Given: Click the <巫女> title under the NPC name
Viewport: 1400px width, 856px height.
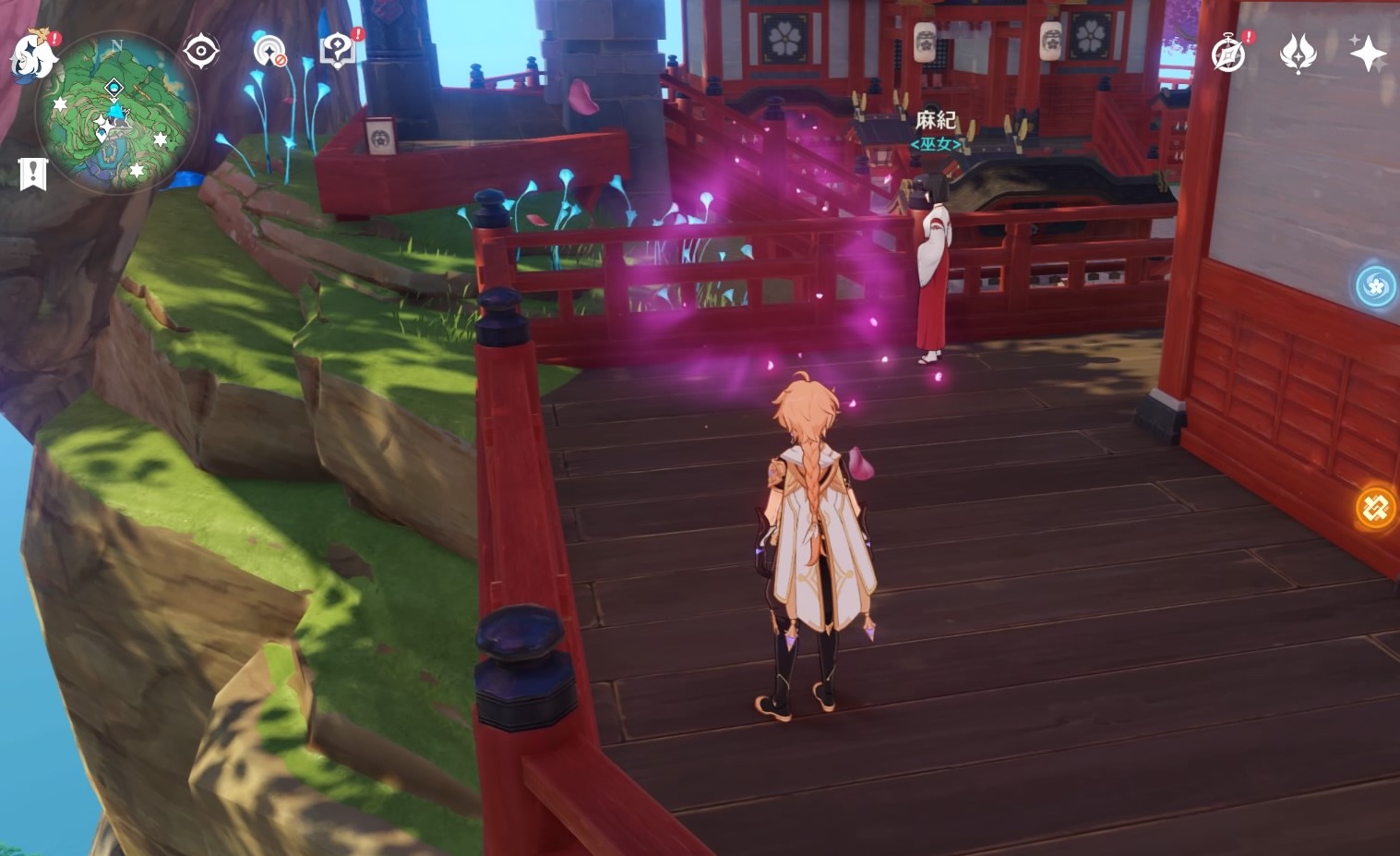Looking at the screenshot, I should tap(935, 145).
